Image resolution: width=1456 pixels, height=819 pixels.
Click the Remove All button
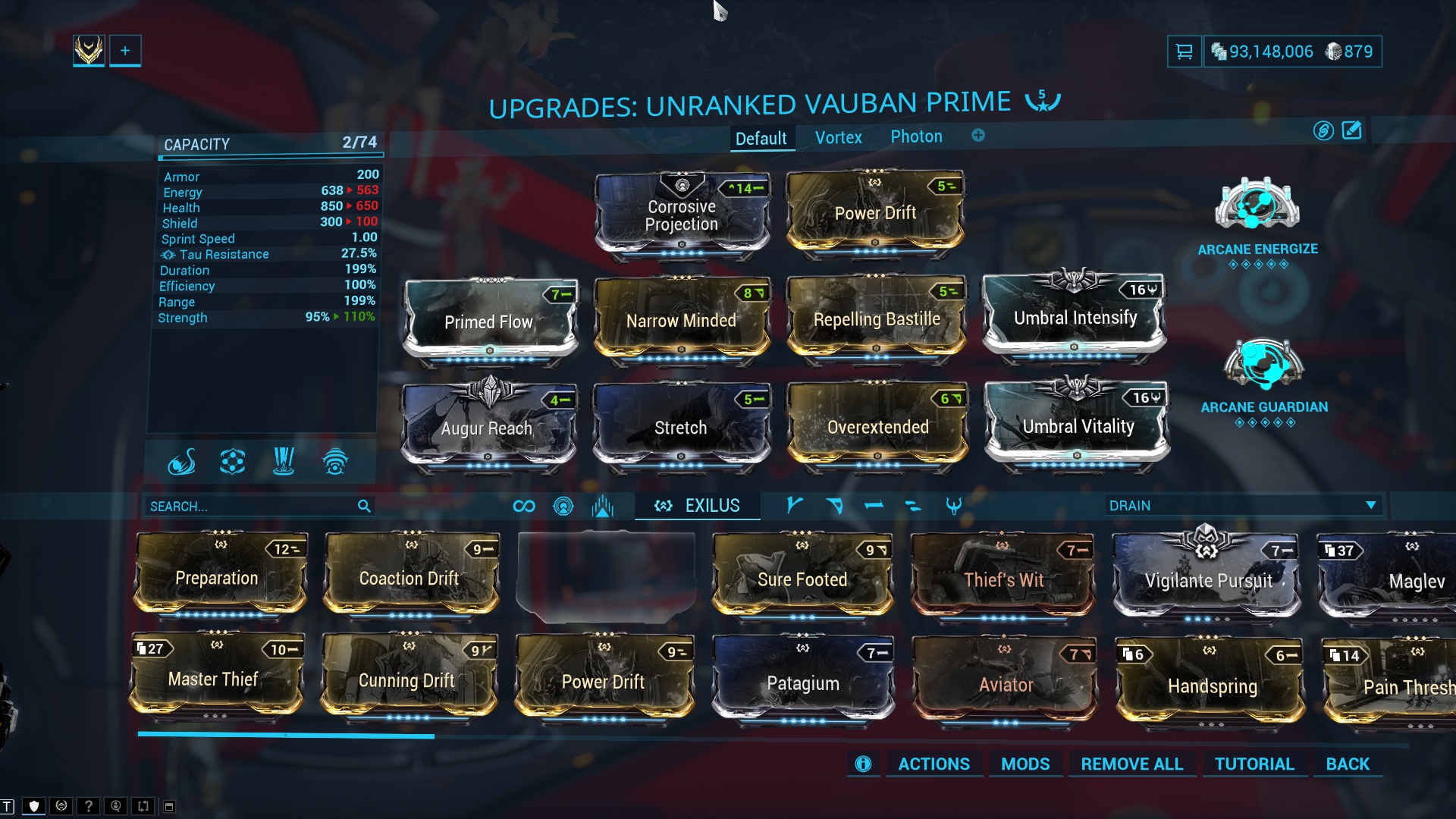point(1131,764)
